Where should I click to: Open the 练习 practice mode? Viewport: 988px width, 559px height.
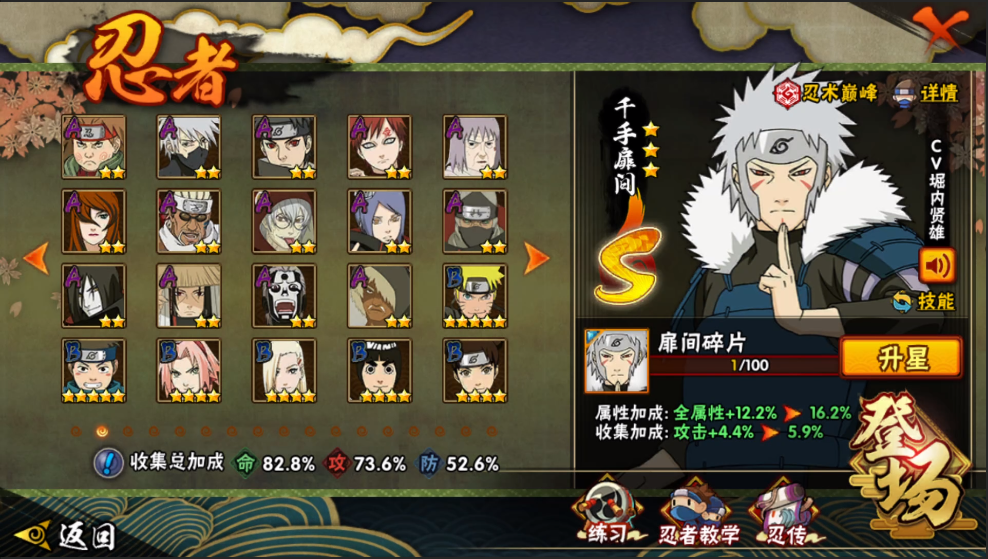coord(607,516)
